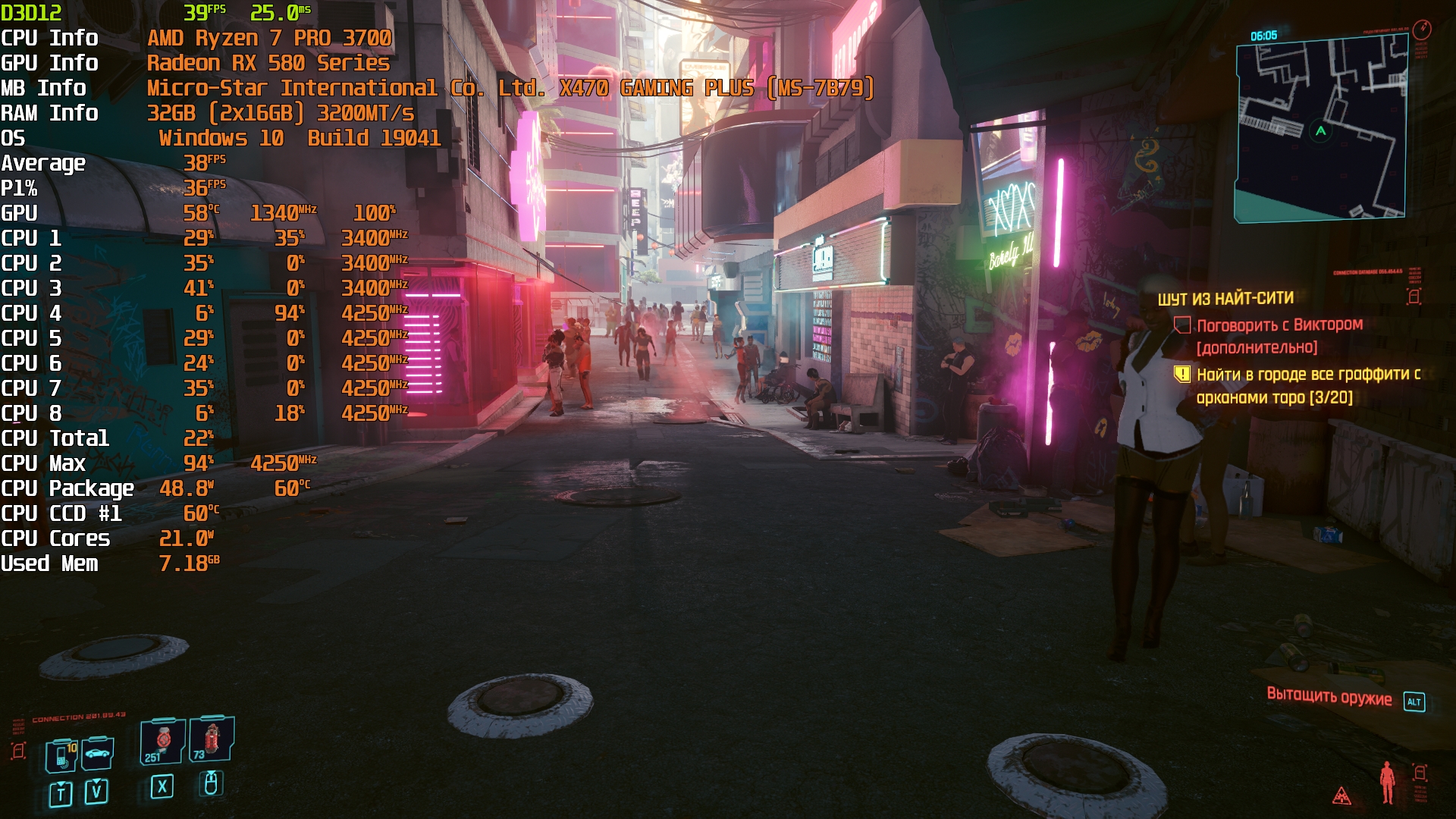Image resolution: width=1456 pixels, height=819 pixels.
Task: Click the compass icon above the minimap
Action: (x=1422, y=30)
